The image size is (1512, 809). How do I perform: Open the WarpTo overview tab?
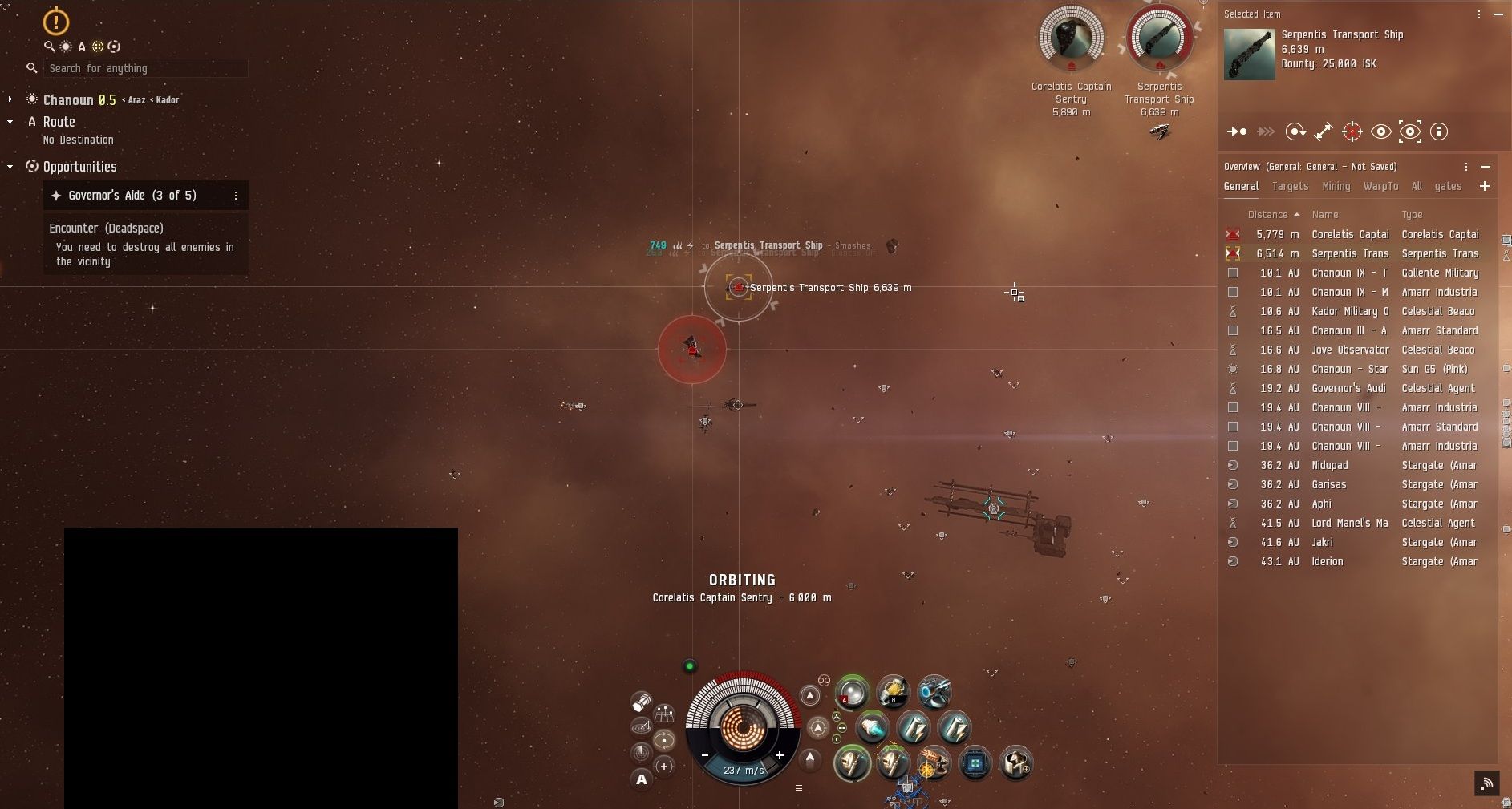click(1380, 186)
